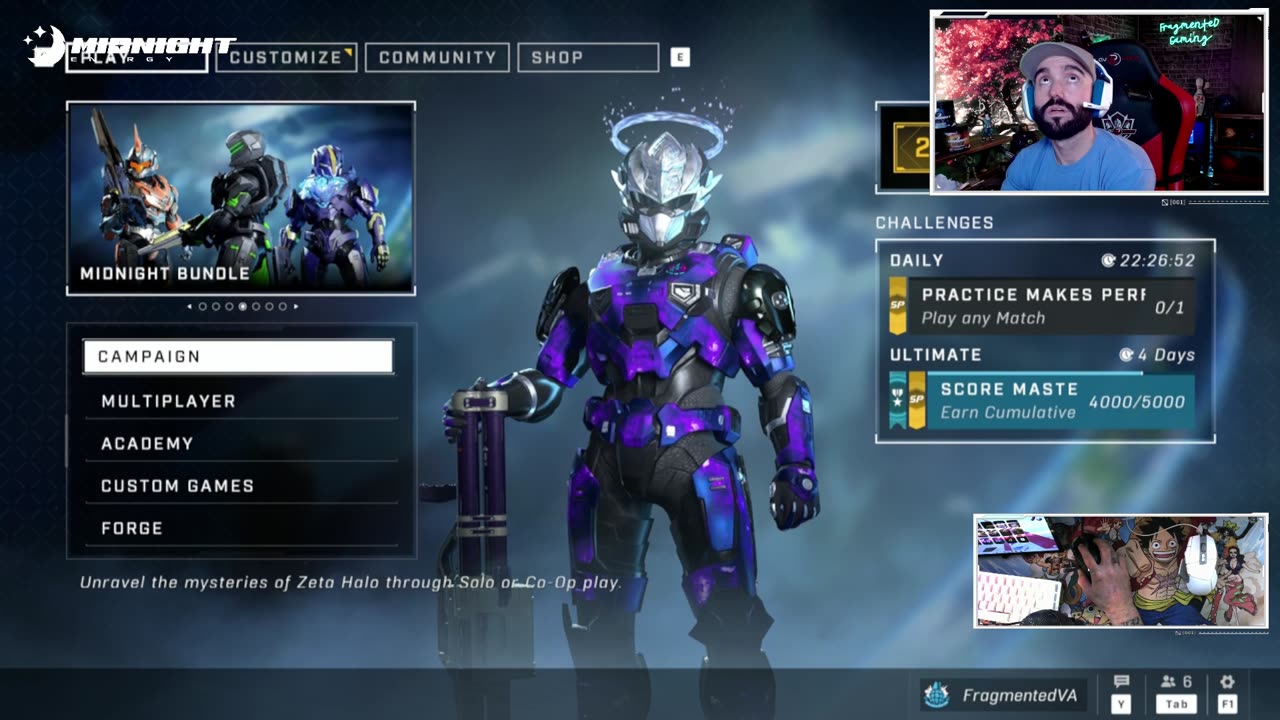
Task: Advance the banner carousel with right arrow
Action: coord(296,307)
